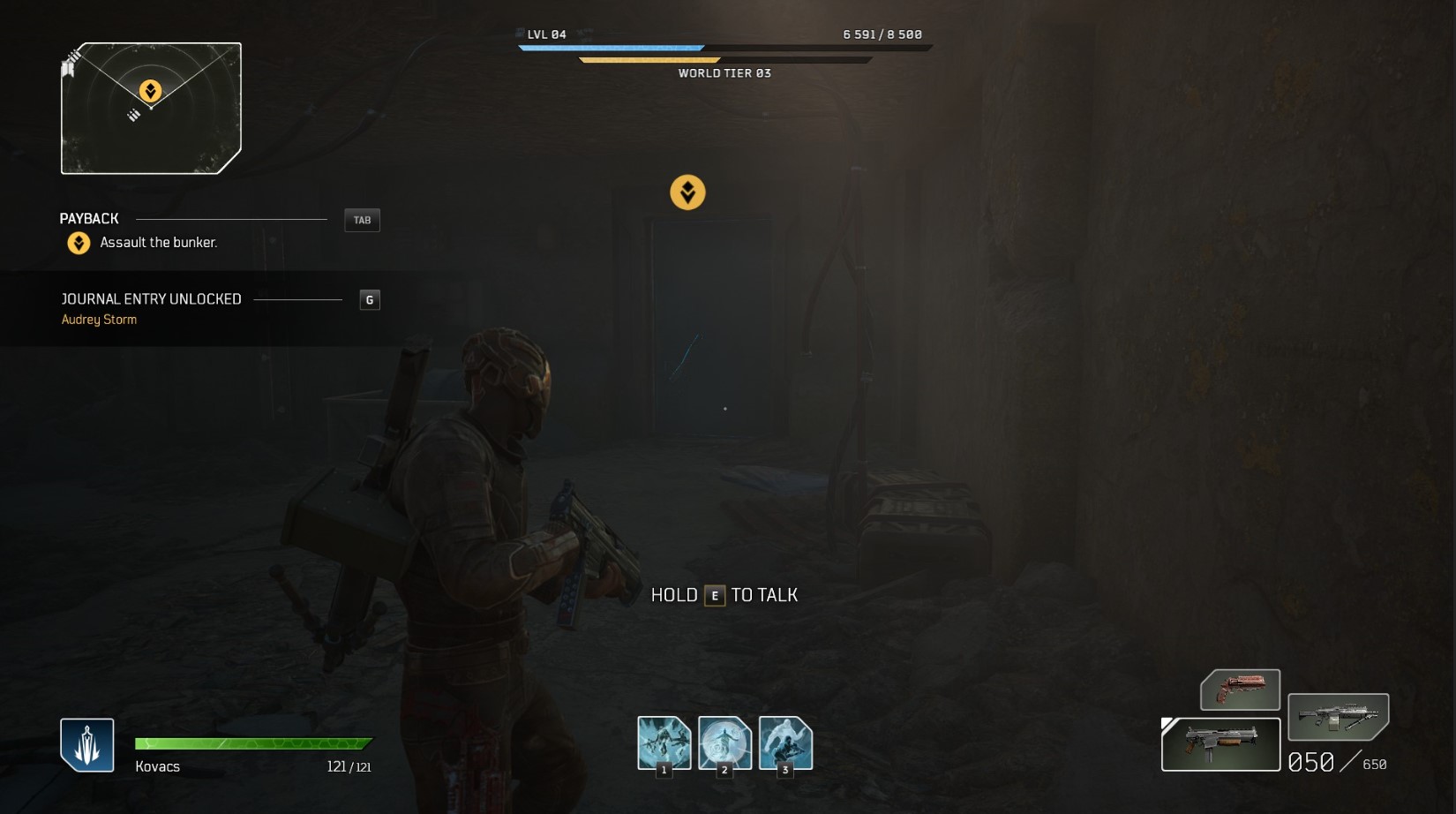Open the minimap

coord(151,109)
